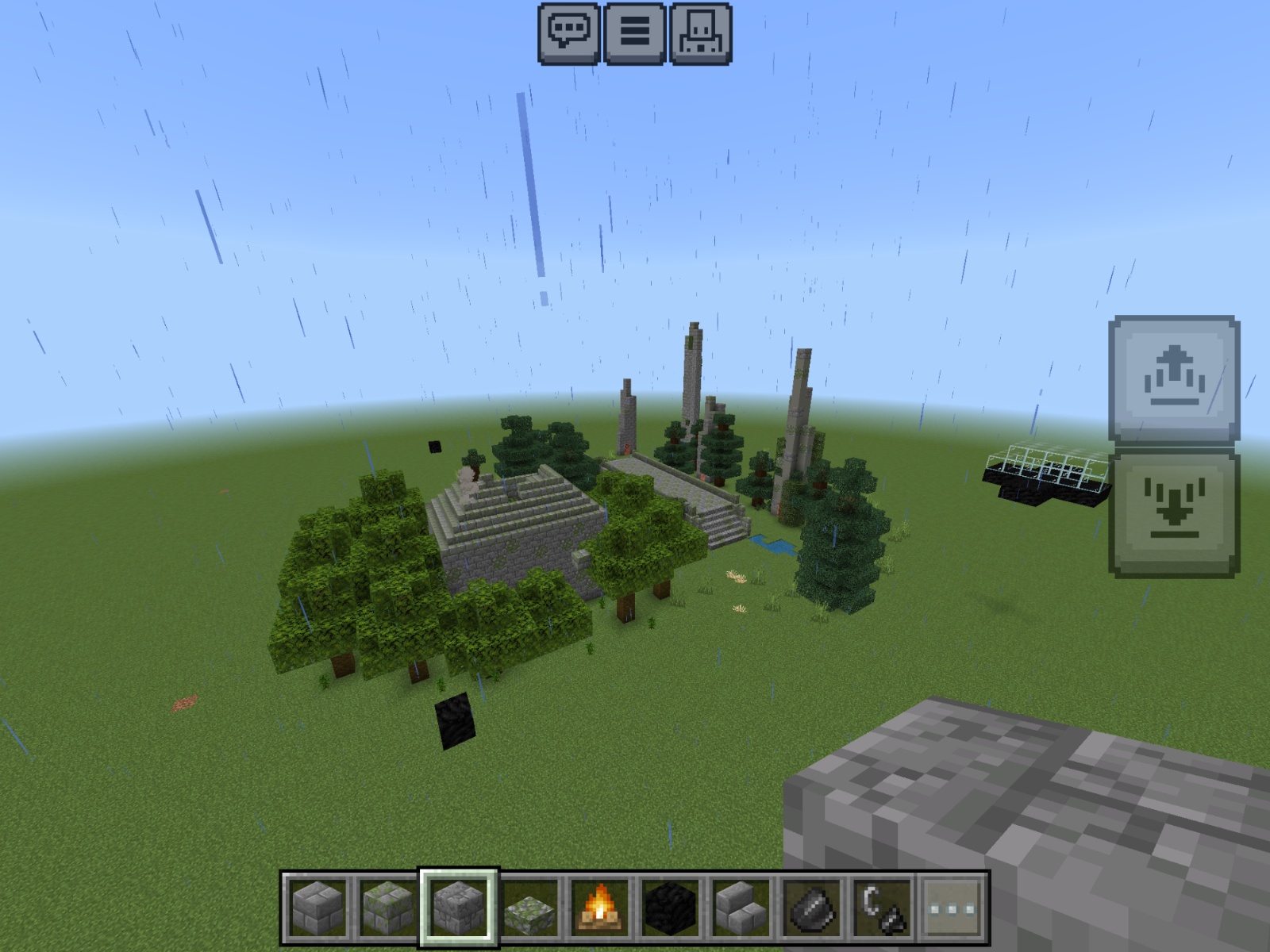The image size is (1270, 952).
Task: Choose the cracked stone bricks slot
Action: tap(459, 908)
